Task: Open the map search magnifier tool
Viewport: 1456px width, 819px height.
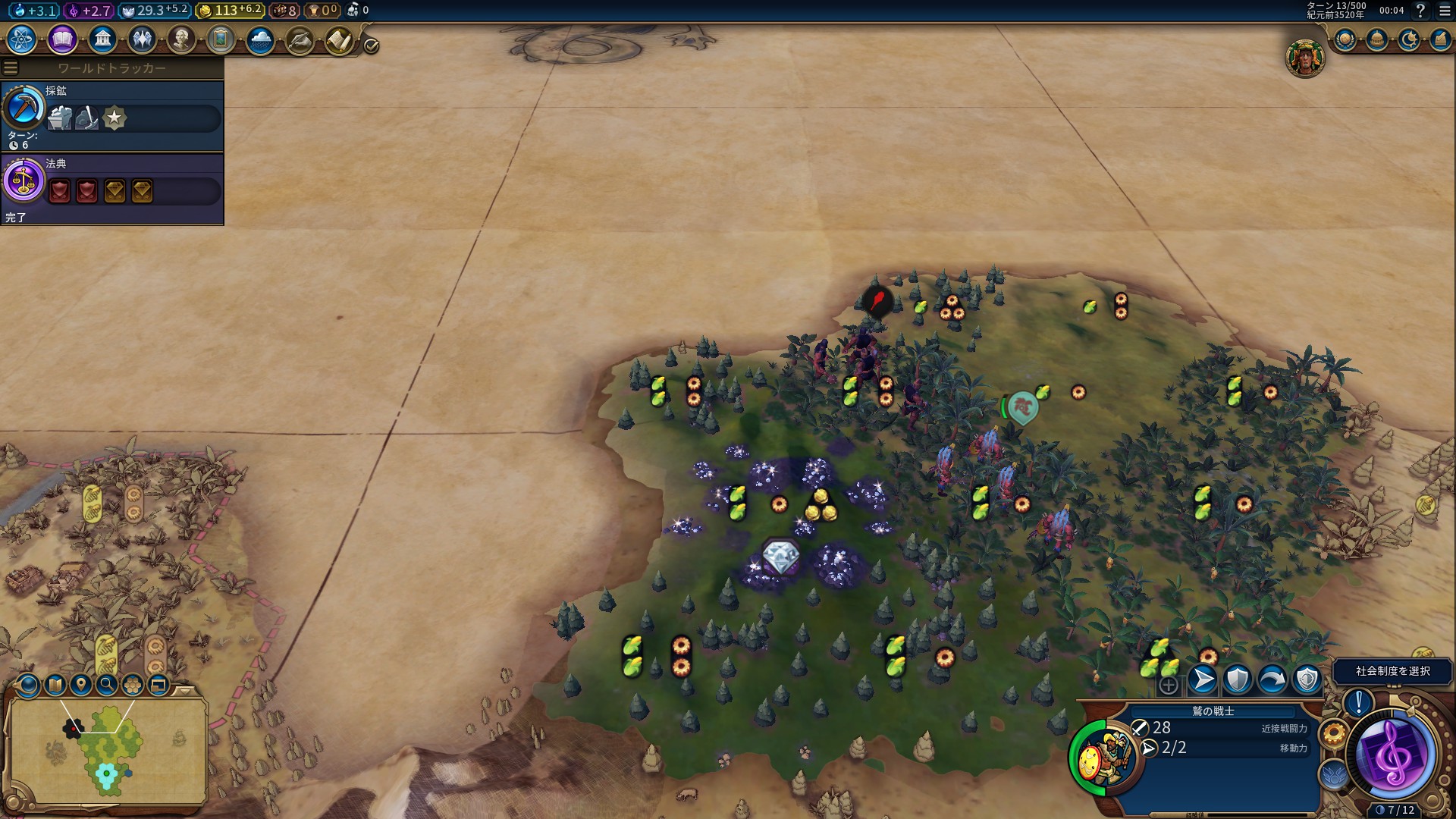Action: 107,686
